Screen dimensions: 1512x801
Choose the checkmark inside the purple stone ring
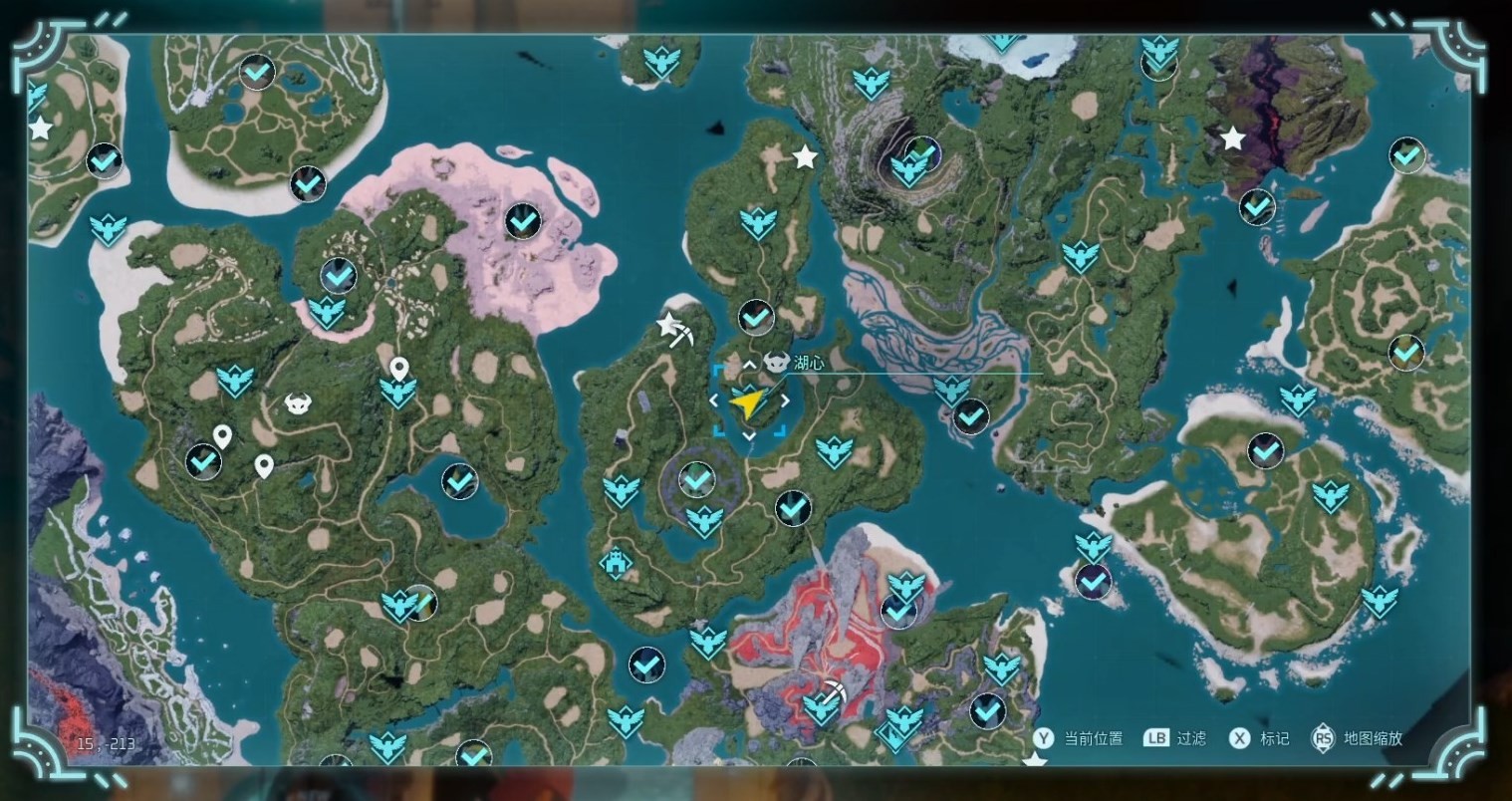pyautogui.click(x=696, y=480)
